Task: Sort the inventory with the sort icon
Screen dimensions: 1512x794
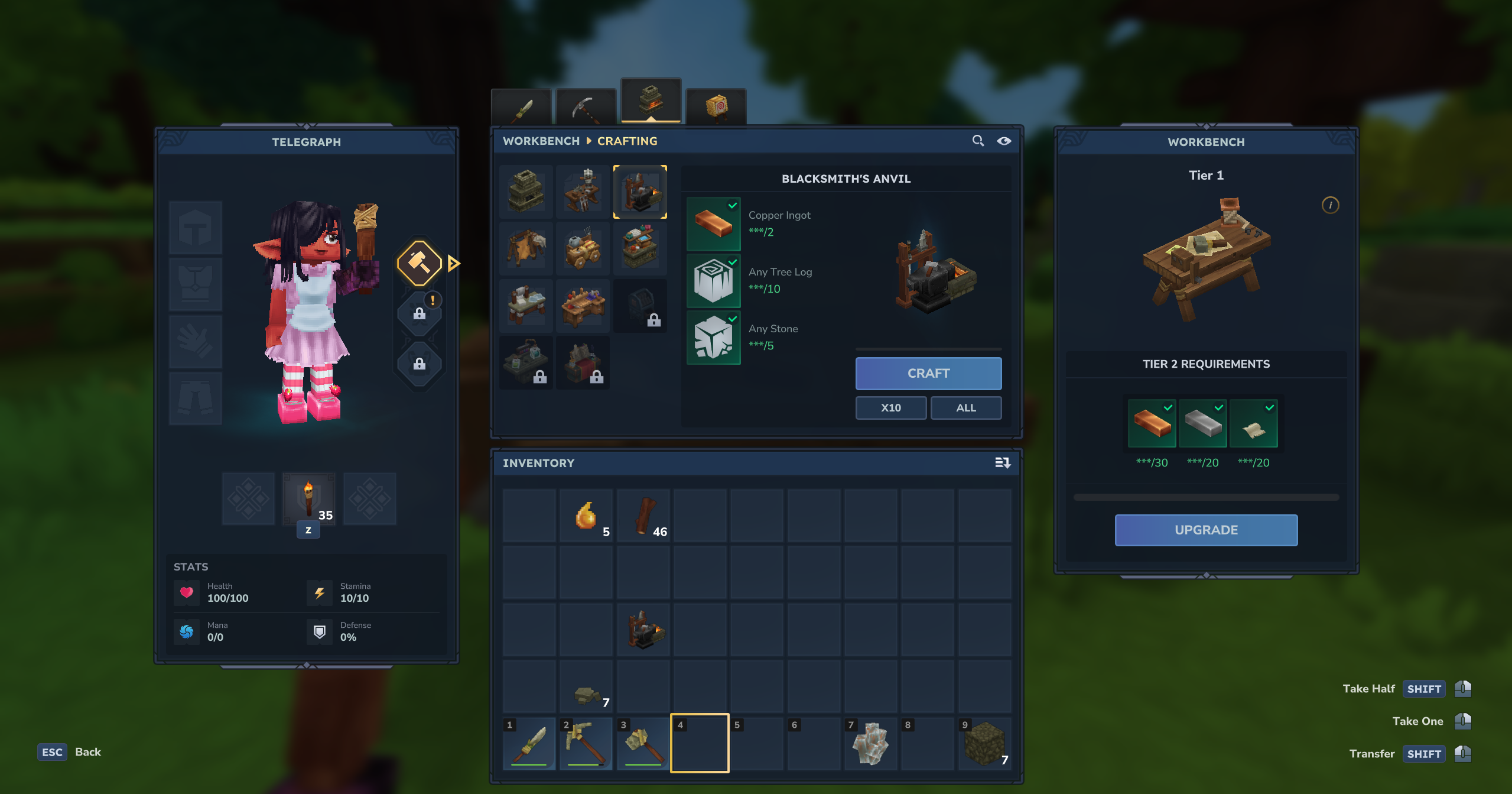Action: coord(1002,462)
